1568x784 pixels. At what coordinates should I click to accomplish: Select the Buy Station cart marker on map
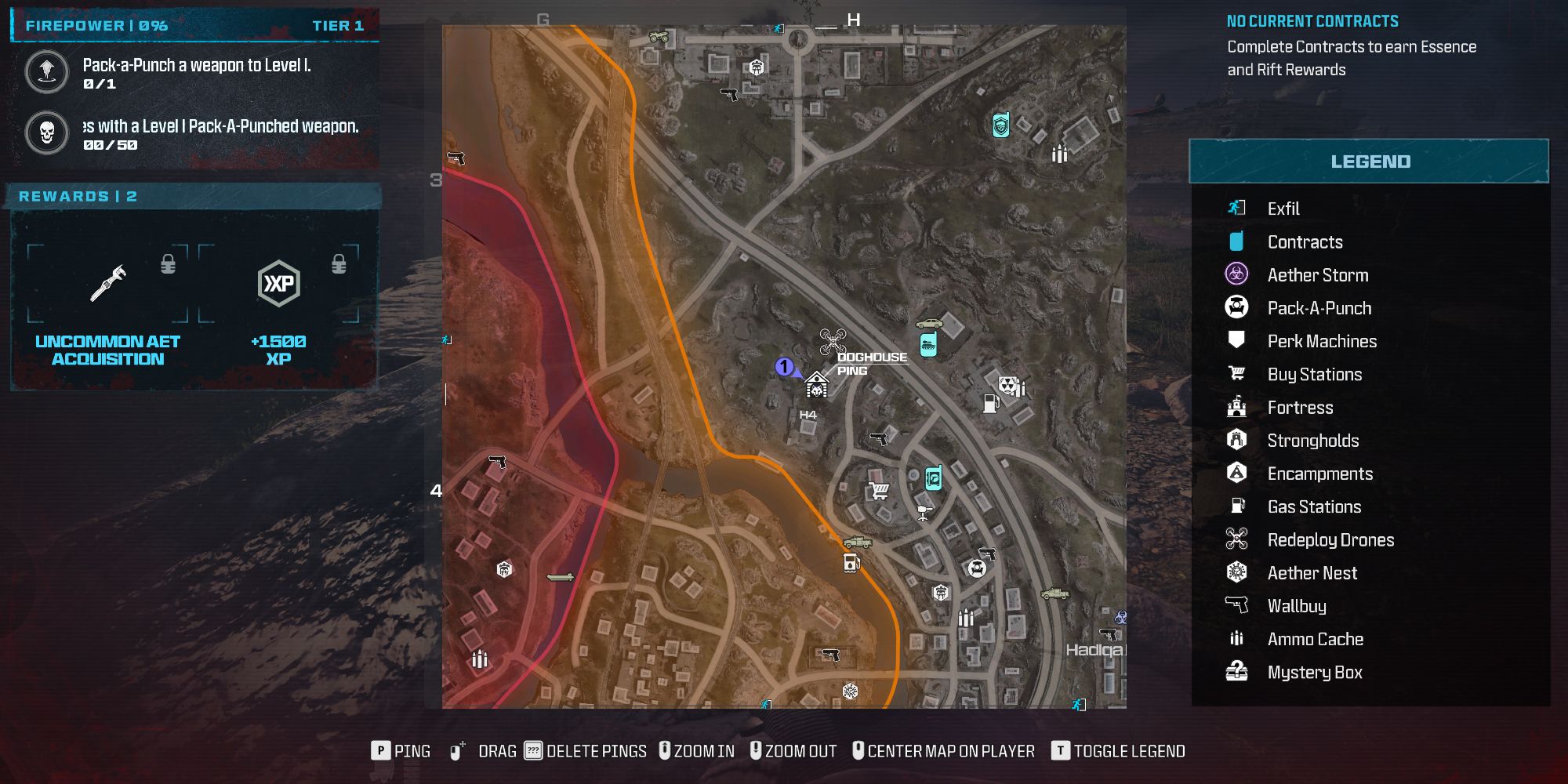coord(880,491)
